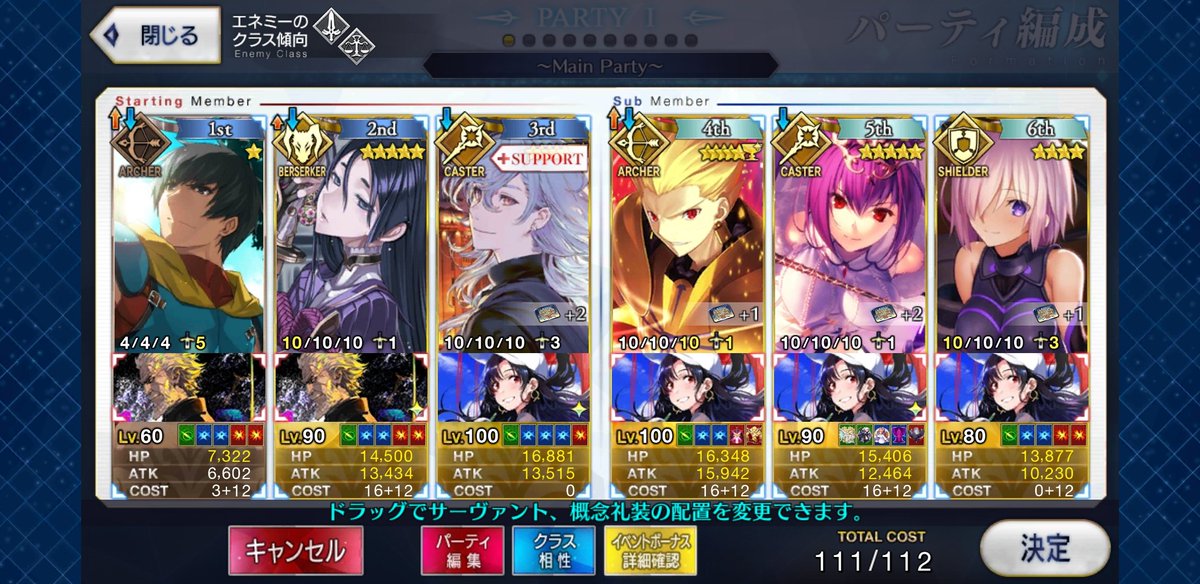Image resolution: width=1200 pixels, height=584 pixels.
Task: Open the Berserker's craft essence slot
Action: pos(352,385)
